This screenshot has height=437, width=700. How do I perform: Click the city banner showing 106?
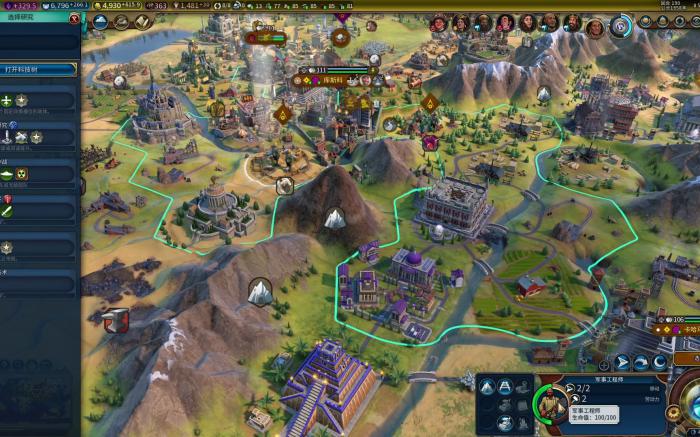pos(676,320)
